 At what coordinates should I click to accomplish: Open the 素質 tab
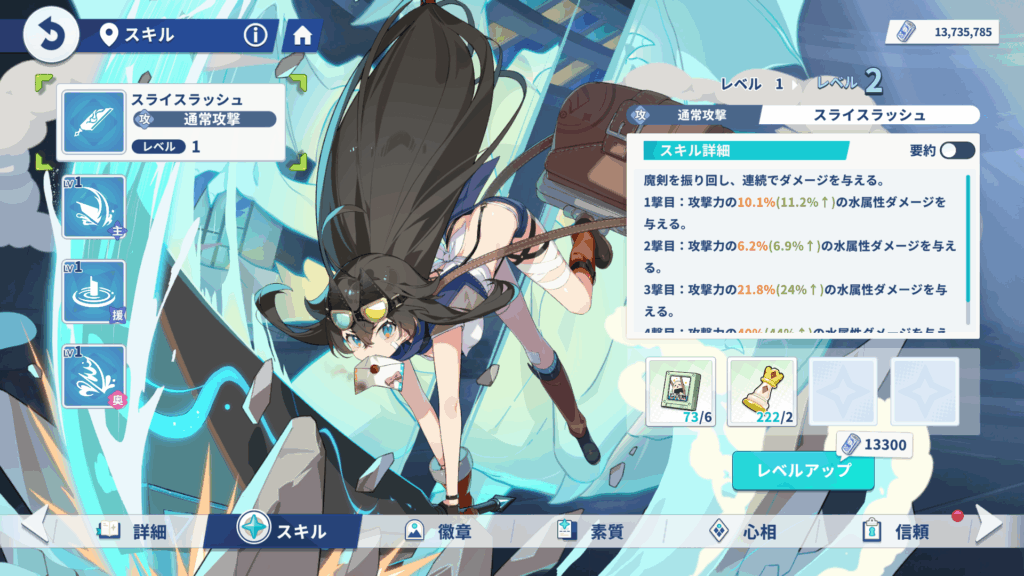pyautogui.click(x=590, y=531)
